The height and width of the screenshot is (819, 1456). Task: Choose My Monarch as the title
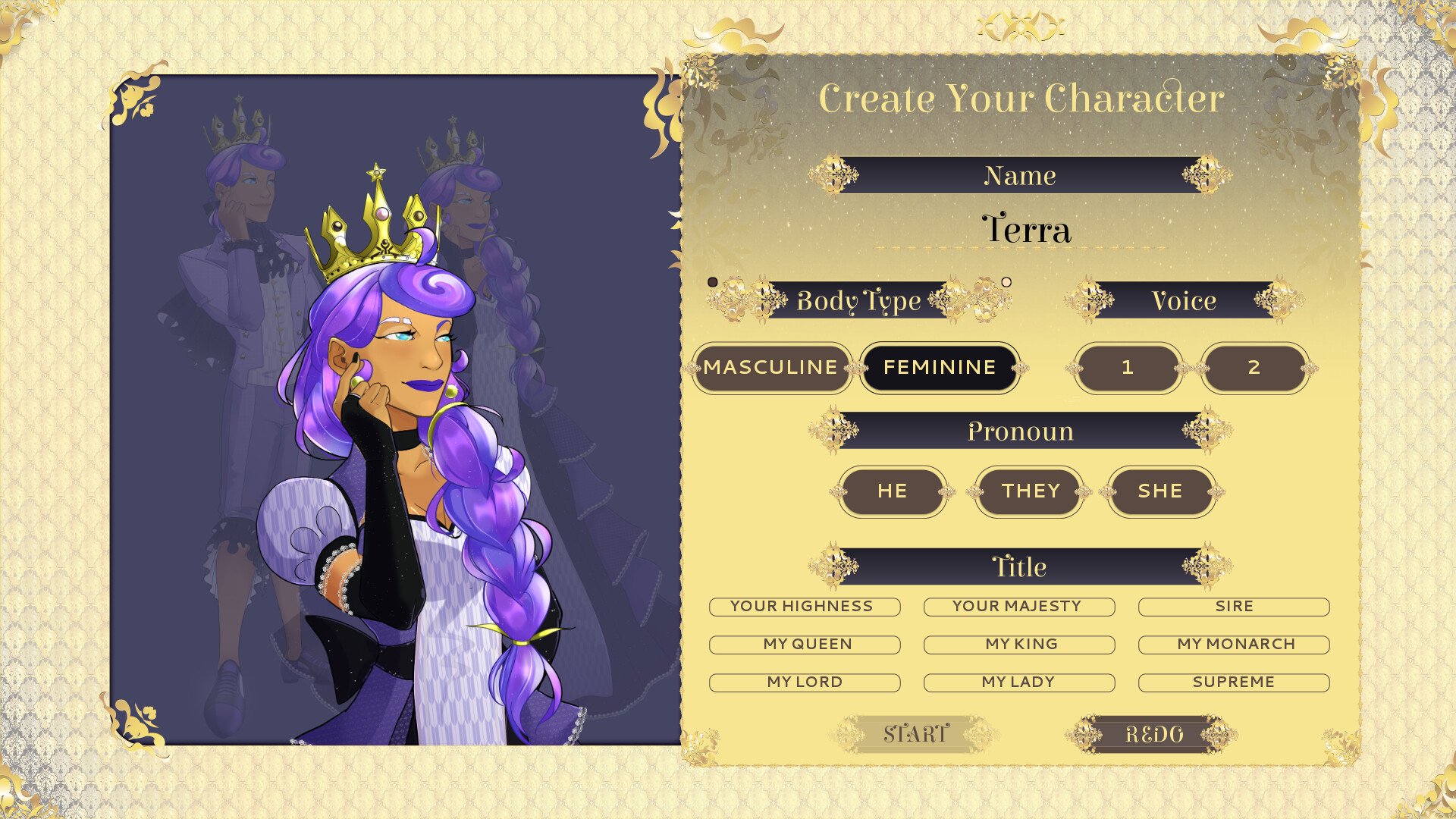(x=1234, y=644)
